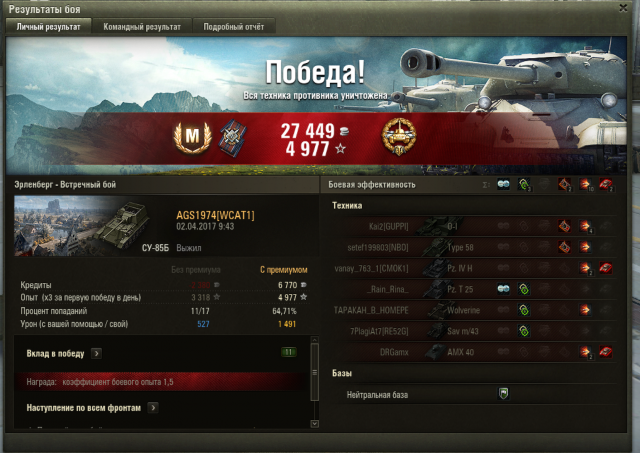Select the Личный результат tab
The image size is (640, 453).
(49, 27)
